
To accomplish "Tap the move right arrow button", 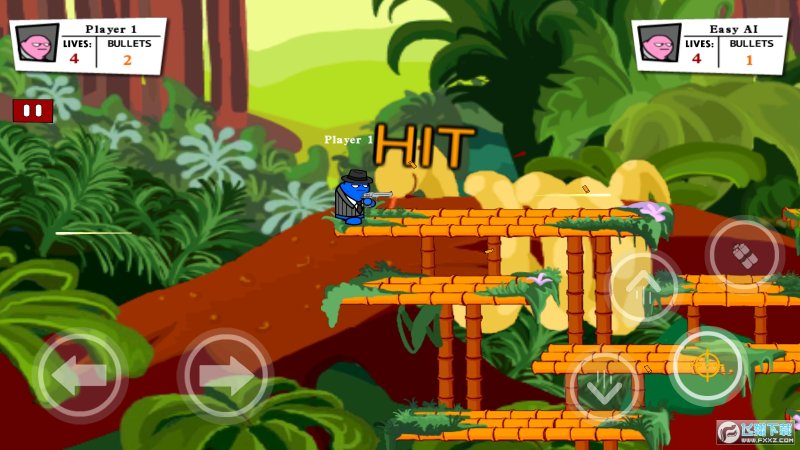I will pos(225,376).
